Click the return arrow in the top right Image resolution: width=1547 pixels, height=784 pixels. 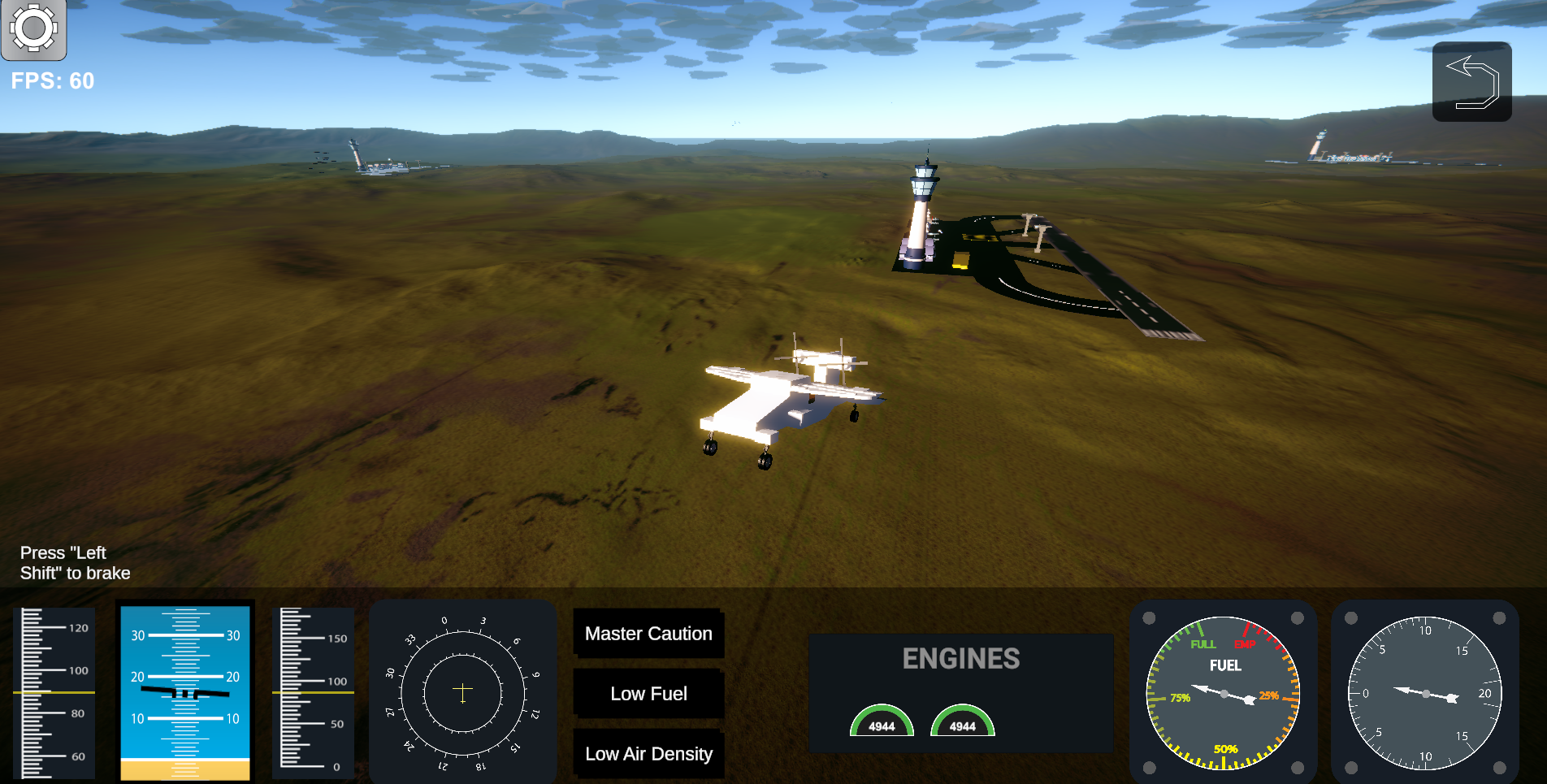pos(1471,81)
